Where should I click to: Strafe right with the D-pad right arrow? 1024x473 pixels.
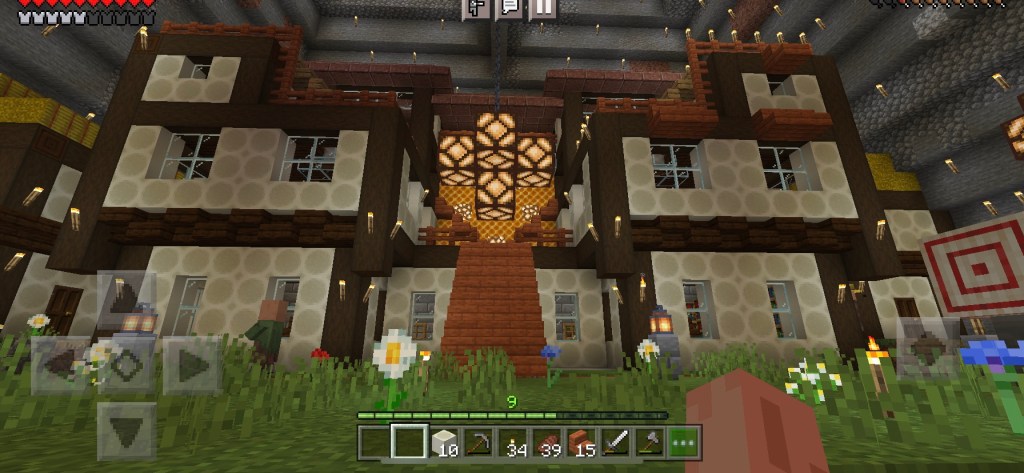coord(191,364)
